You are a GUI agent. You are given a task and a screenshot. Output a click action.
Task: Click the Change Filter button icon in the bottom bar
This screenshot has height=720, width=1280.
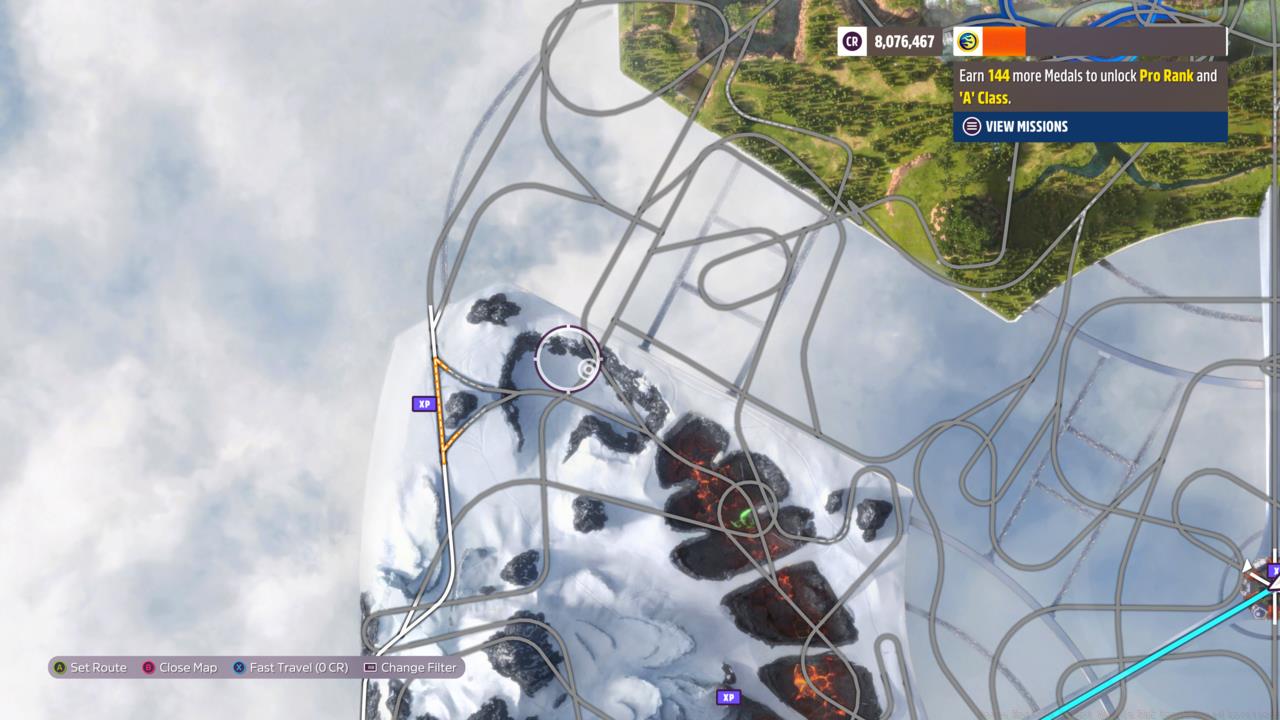pyautogui.click(x=370, y=667)
